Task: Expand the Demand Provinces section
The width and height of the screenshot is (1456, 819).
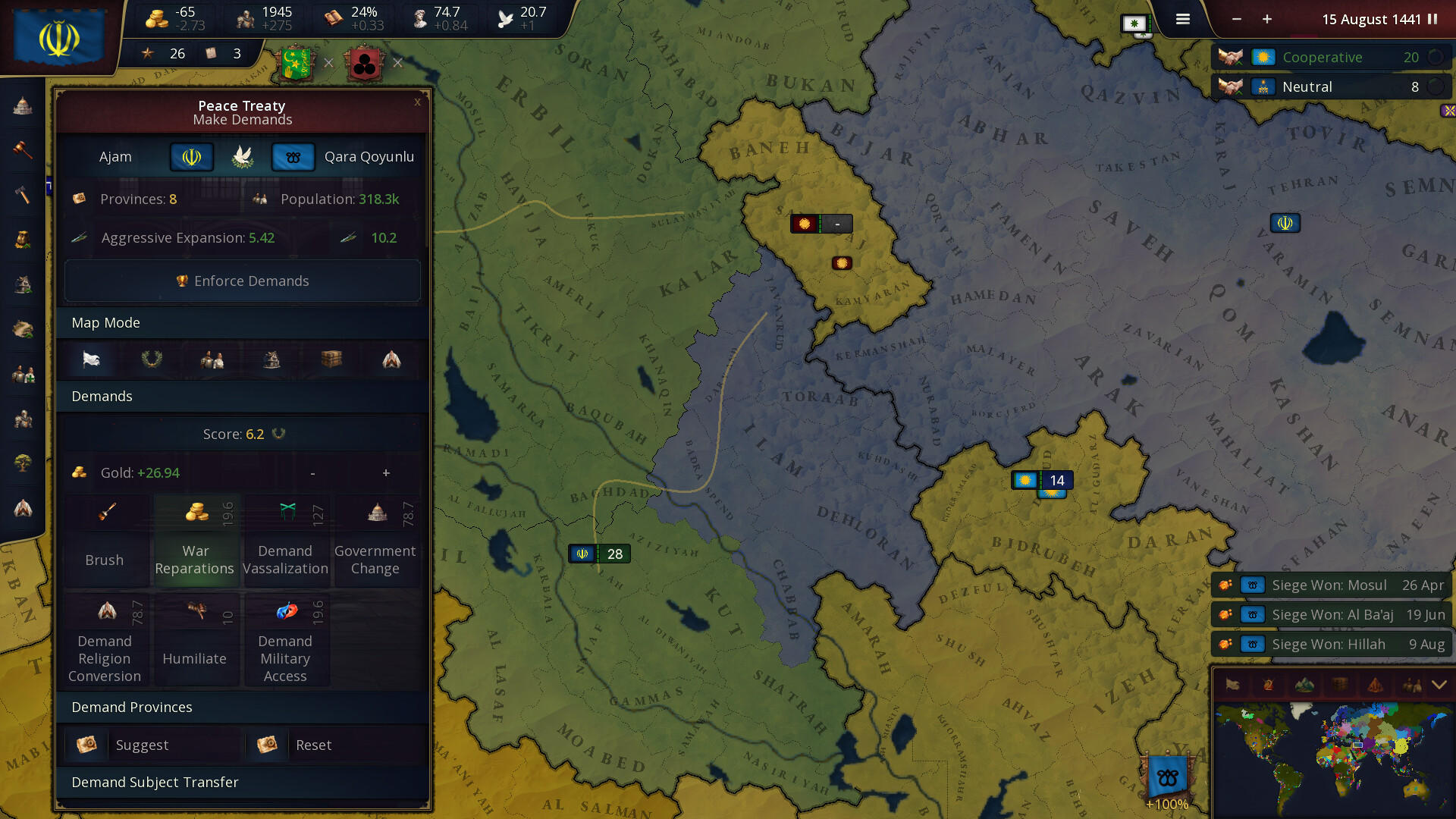Action: pos(241,707)
